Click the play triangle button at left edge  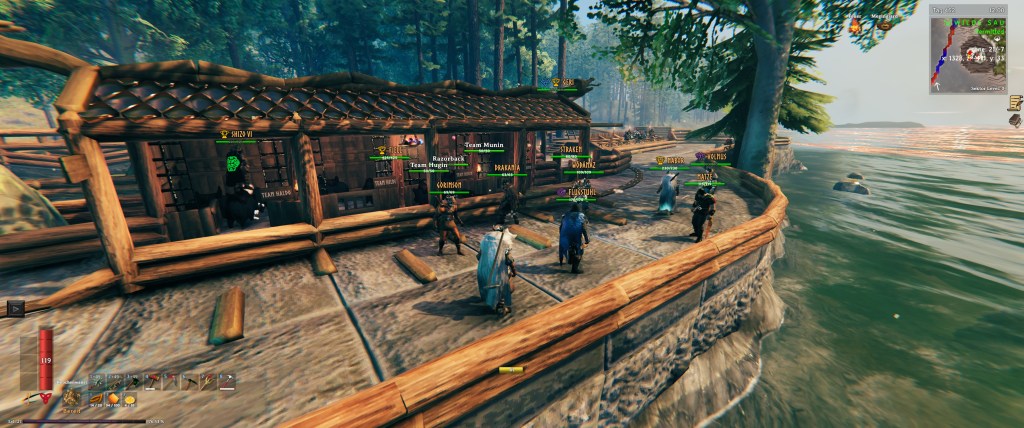(14, 309)
